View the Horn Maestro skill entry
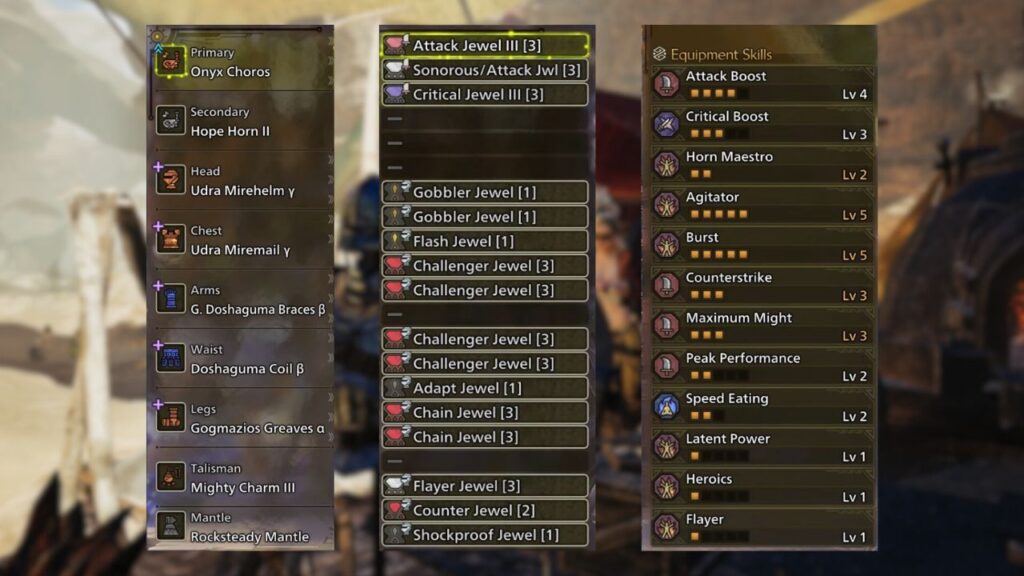 click(x=760, y=165)
